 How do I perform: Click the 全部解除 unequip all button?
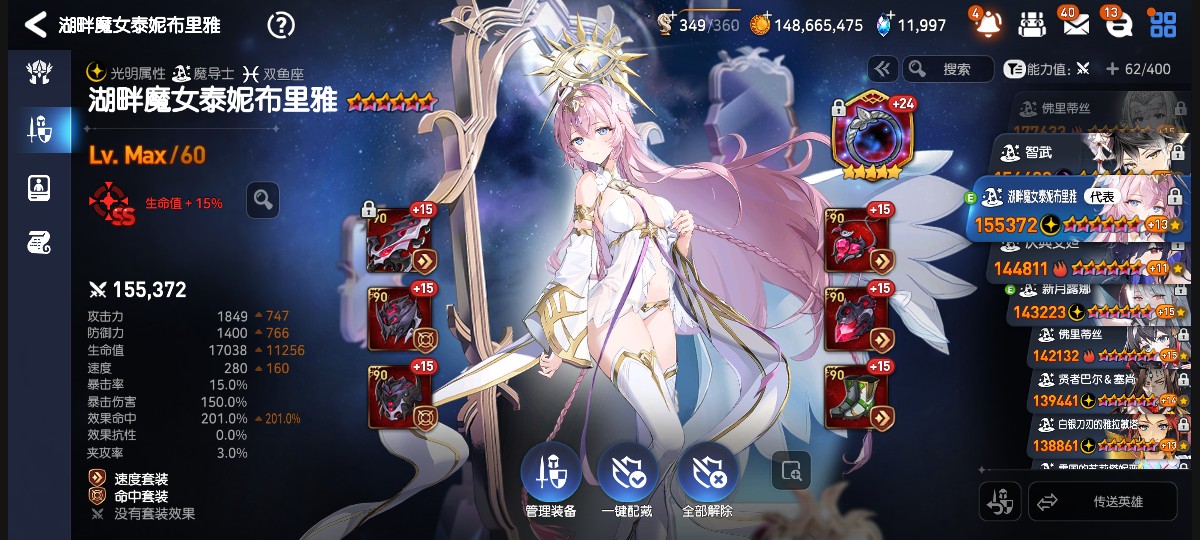click(707, 478)
